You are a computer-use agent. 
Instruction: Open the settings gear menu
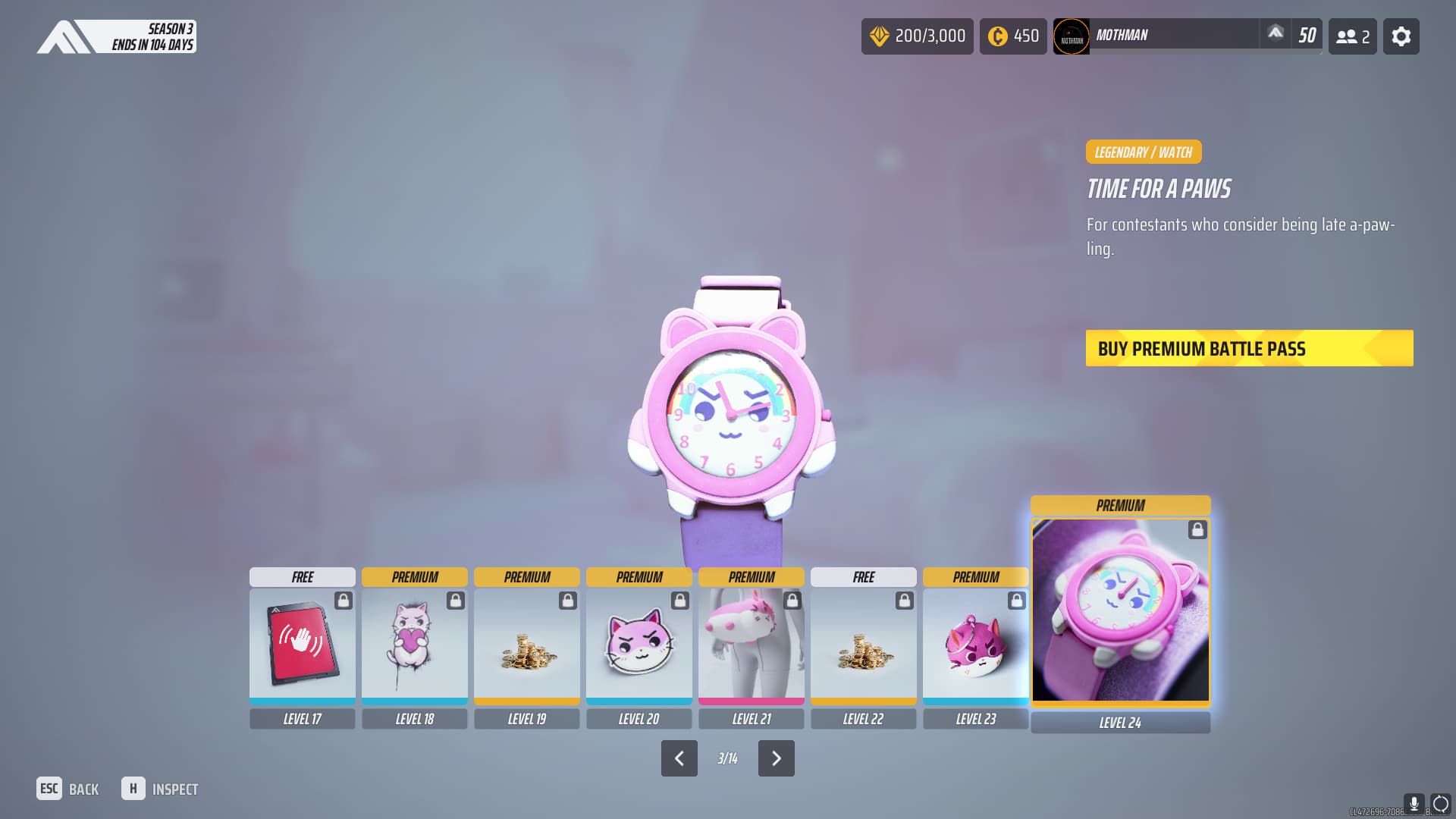coord(1401,36)
